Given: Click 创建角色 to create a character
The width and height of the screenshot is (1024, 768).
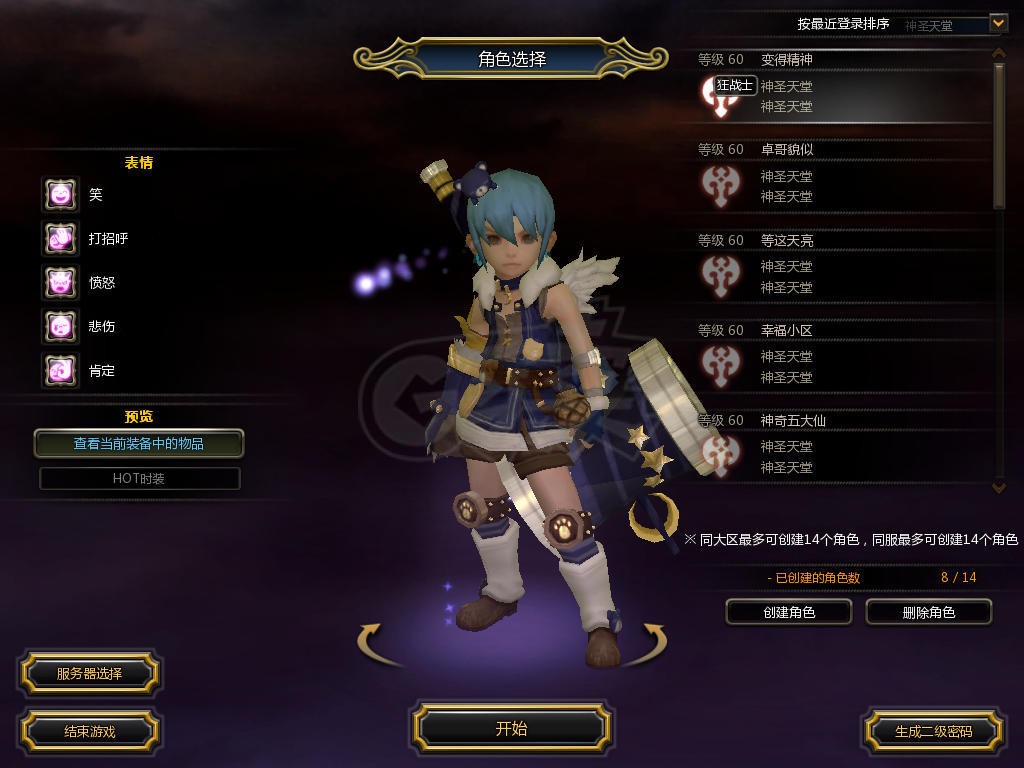Looking at the screenshot, I should coord(788,612).
